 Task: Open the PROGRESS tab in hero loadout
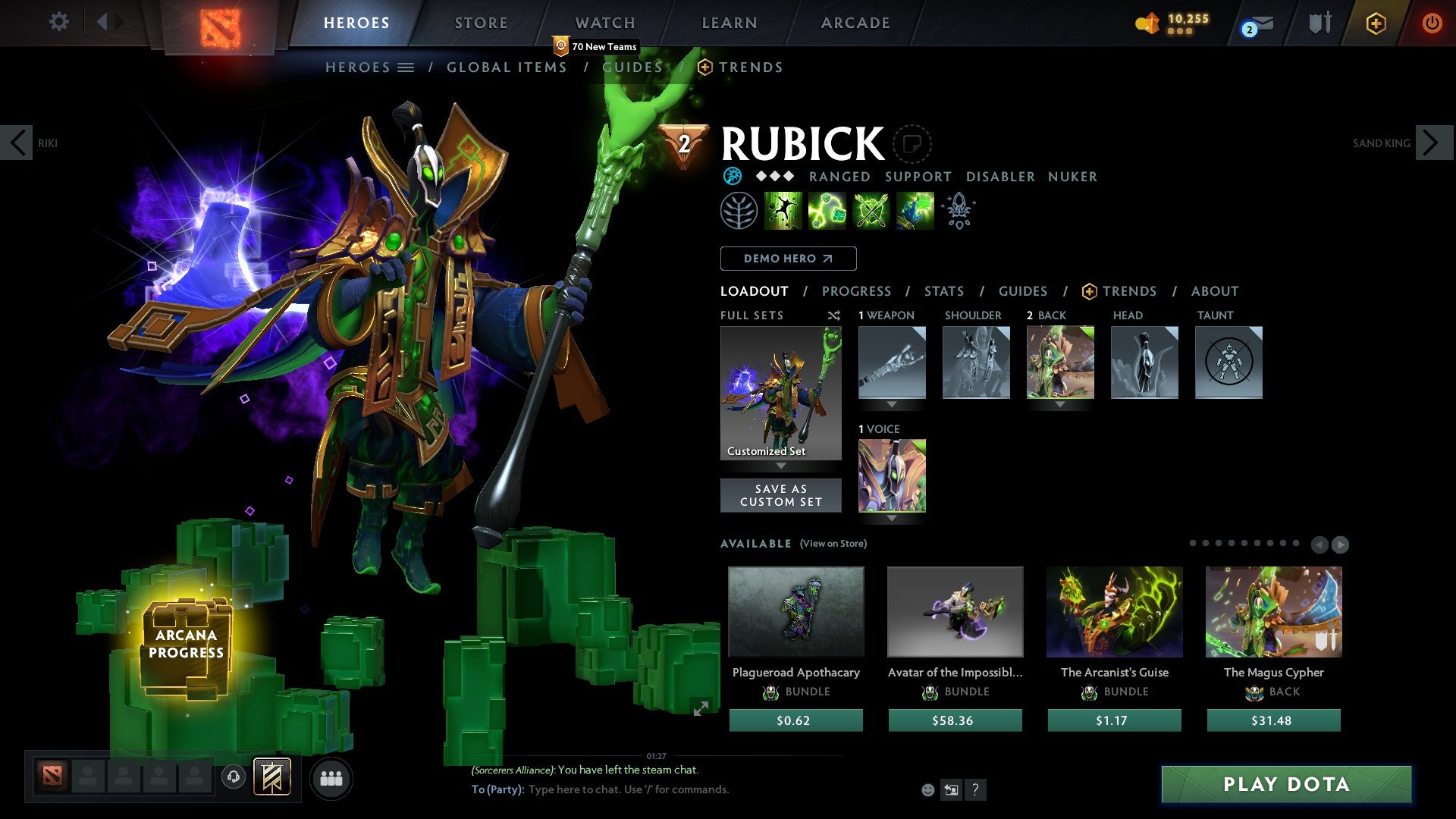point(857,291)
